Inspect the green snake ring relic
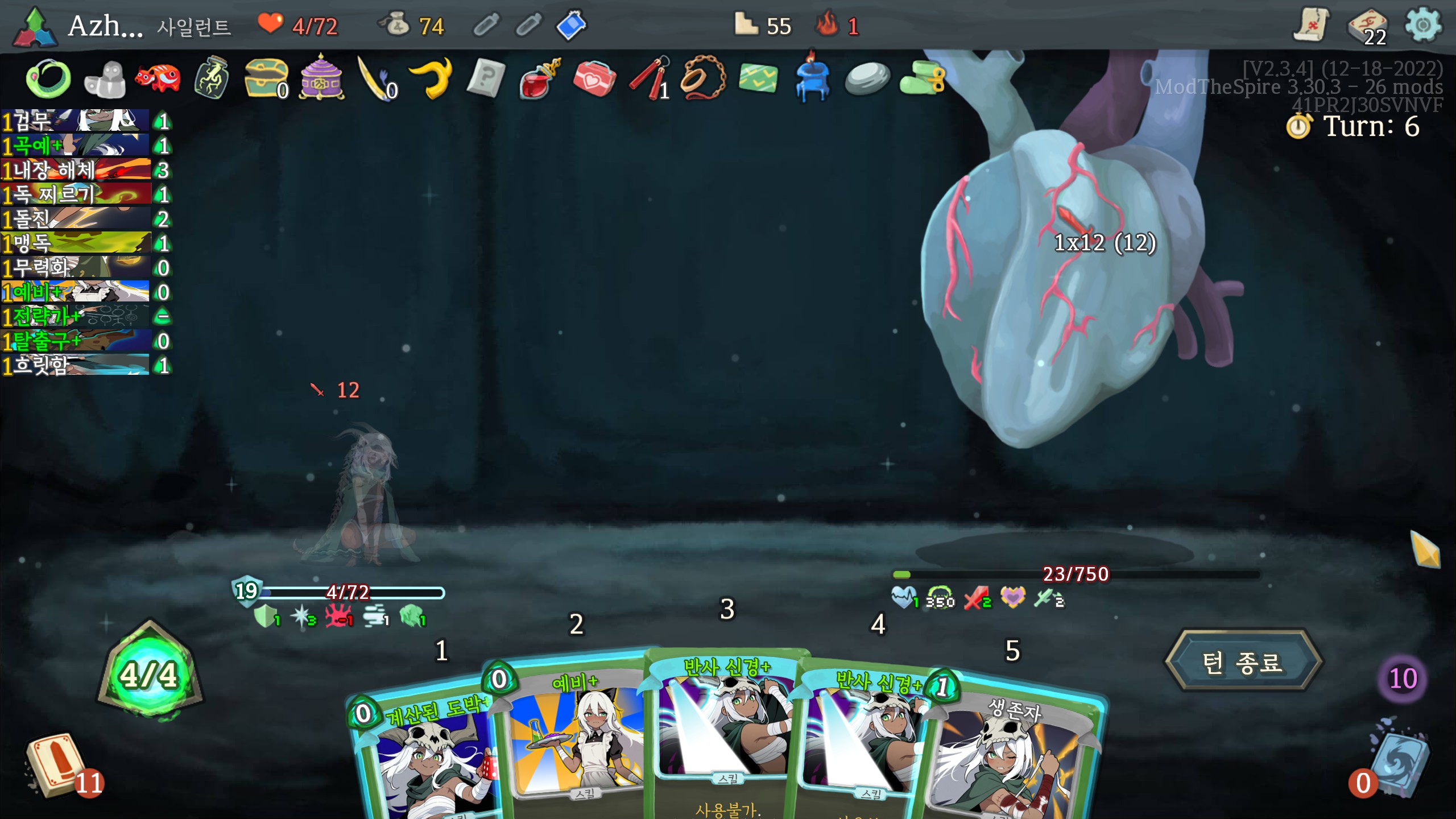The image size is (1456, 819). pyautogui.click(x=48, y=78)
